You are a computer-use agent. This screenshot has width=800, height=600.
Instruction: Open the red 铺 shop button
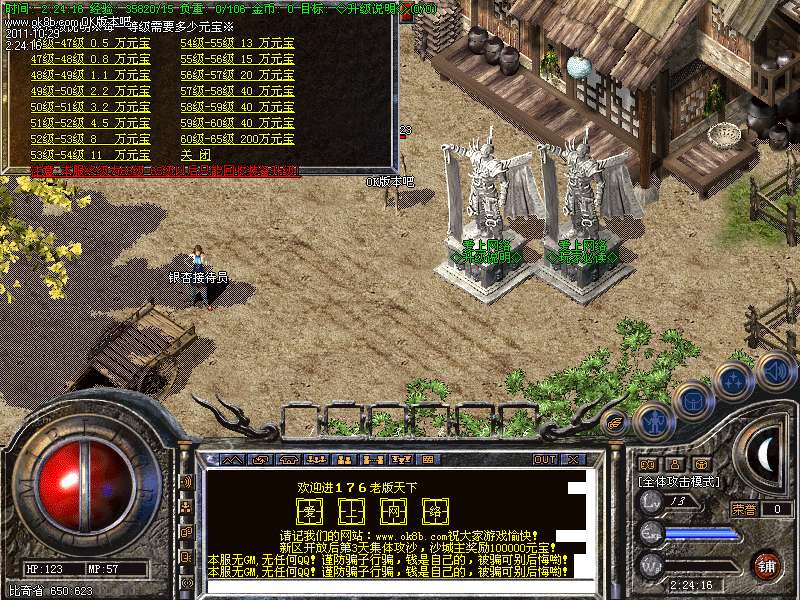766,565
